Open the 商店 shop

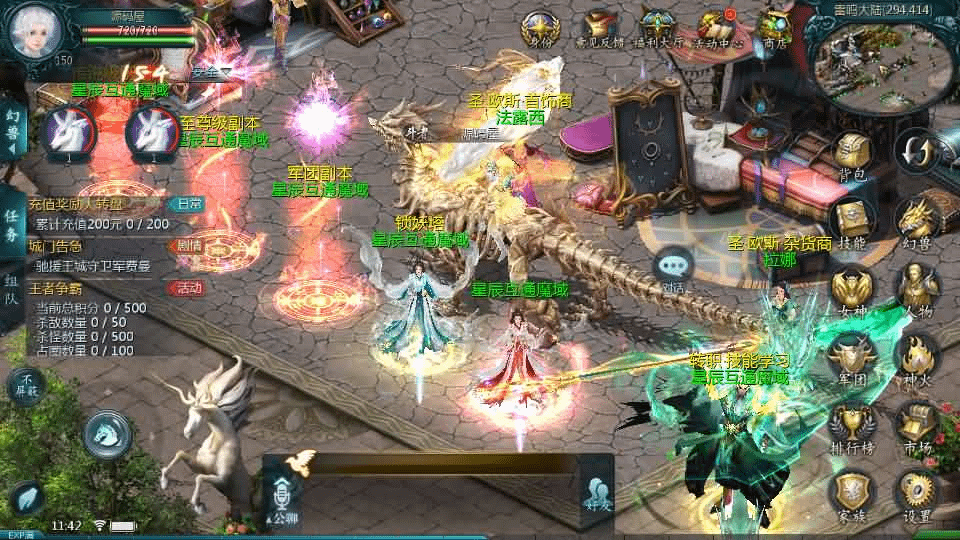click(x=774, y=28)
